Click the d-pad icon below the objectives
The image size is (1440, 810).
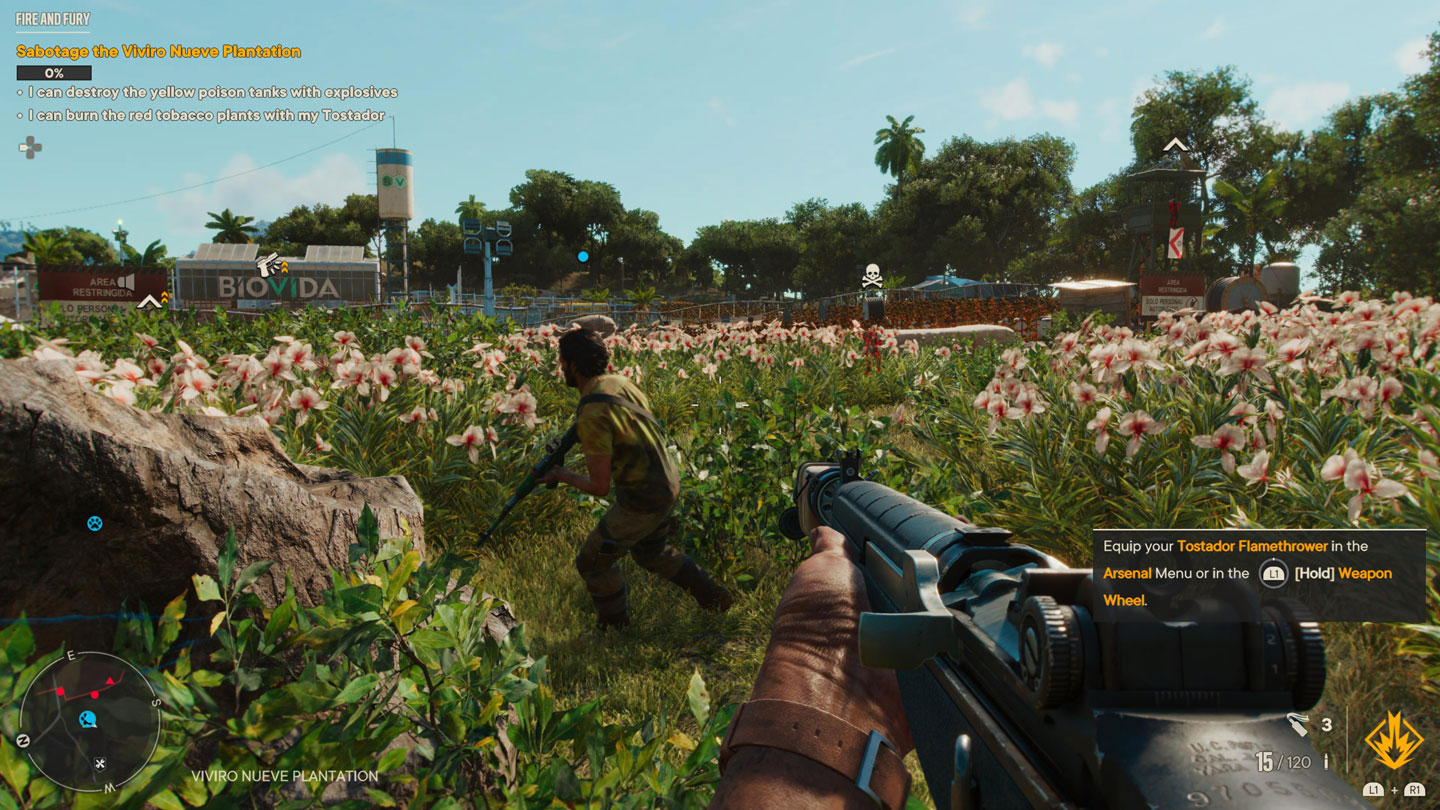coord(30,147)
